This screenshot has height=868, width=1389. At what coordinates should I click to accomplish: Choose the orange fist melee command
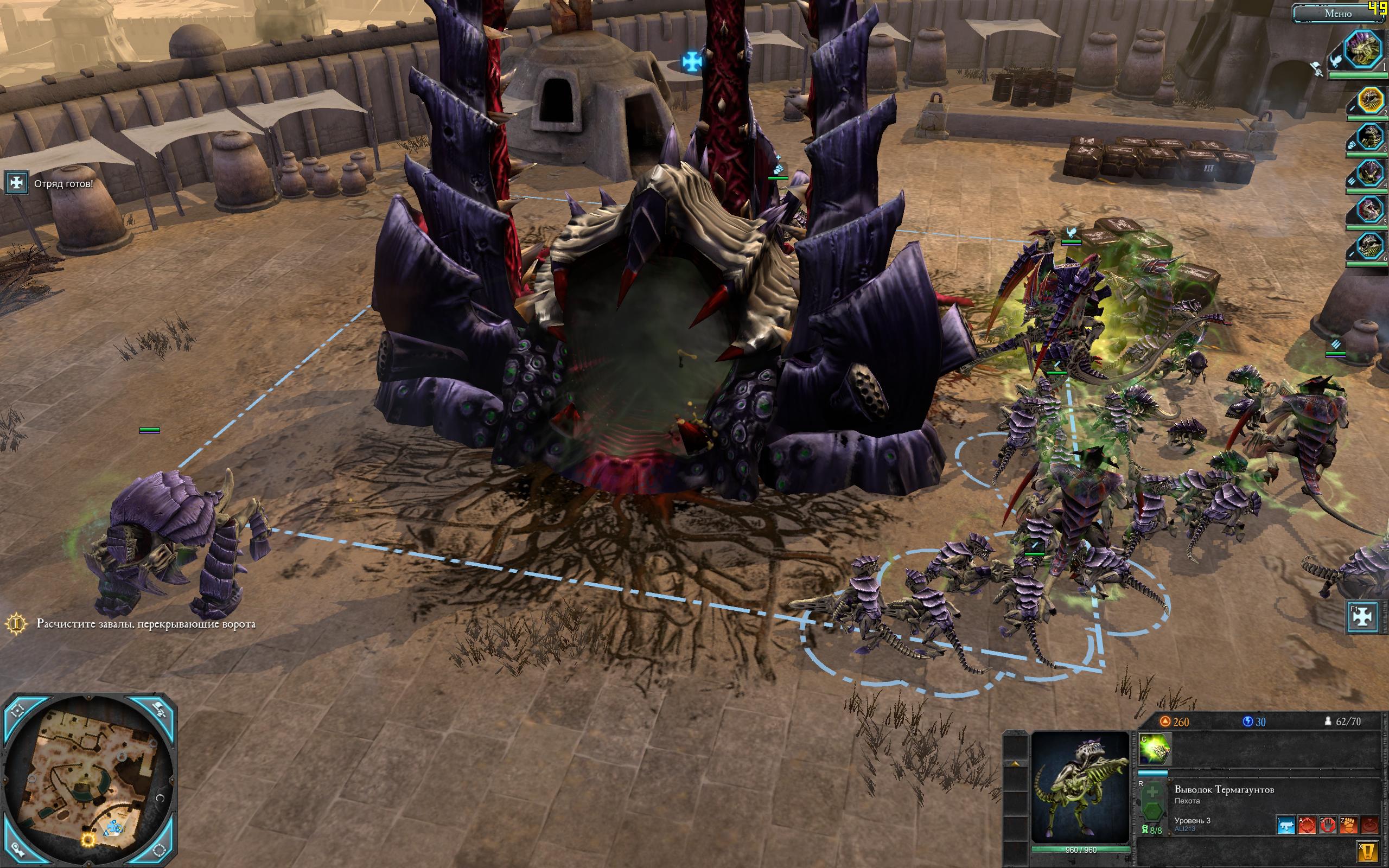(1348, 825)
